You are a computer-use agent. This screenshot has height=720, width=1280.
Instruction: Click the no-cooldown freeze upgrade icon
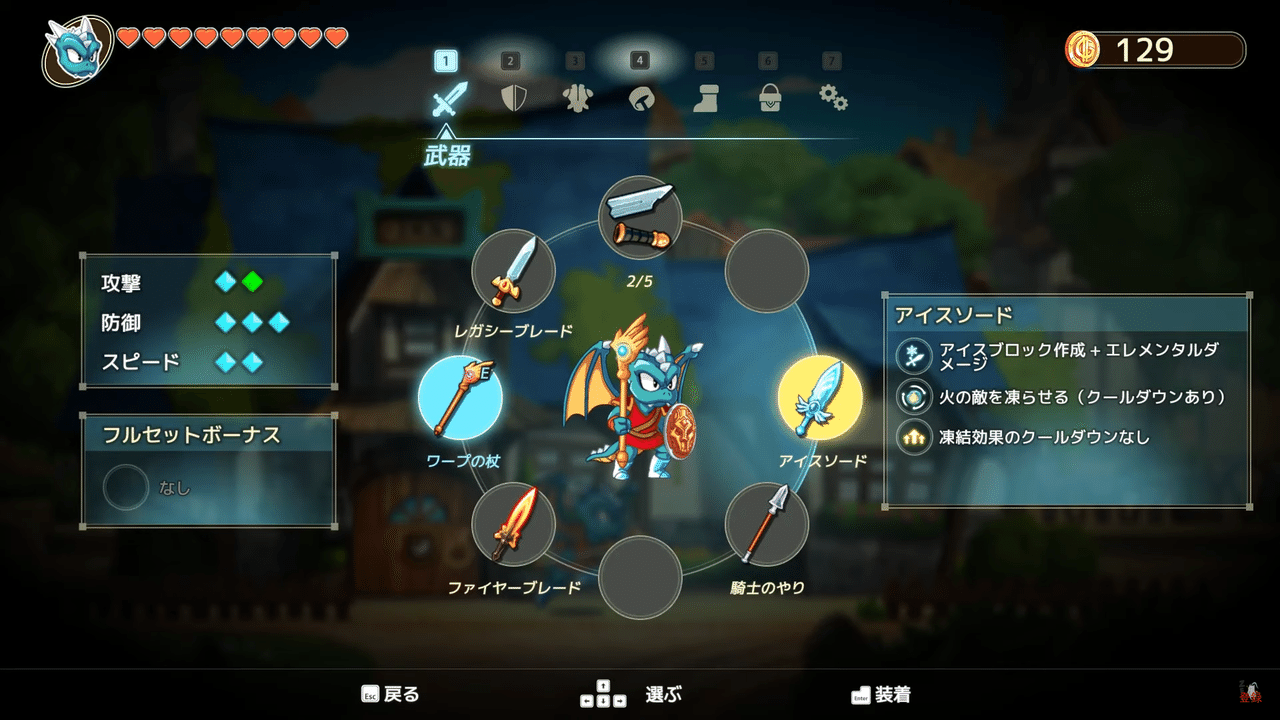pyautogui.click(x=913, y=437)
